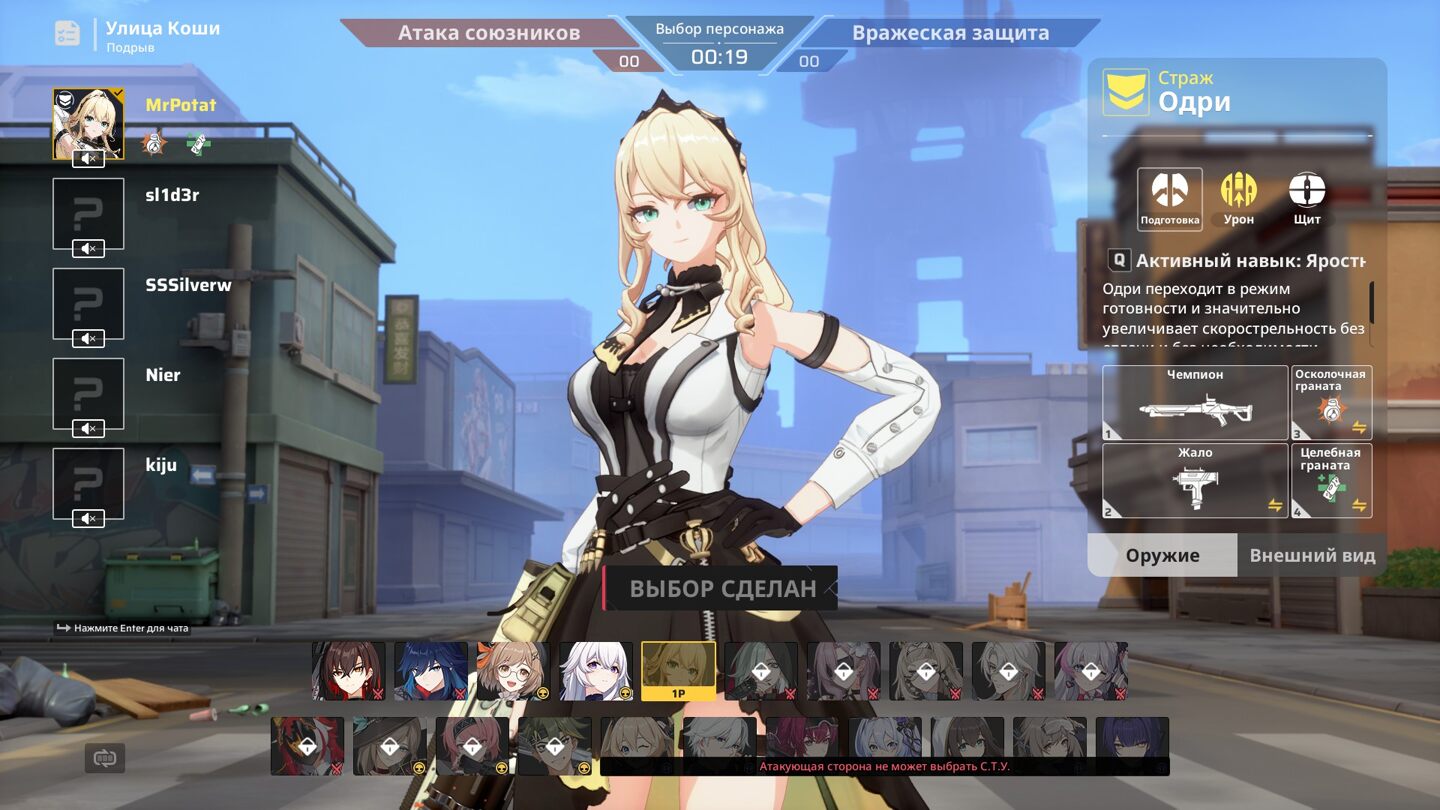Select the dark-haired character with red accents

click(x=349, y=671)
